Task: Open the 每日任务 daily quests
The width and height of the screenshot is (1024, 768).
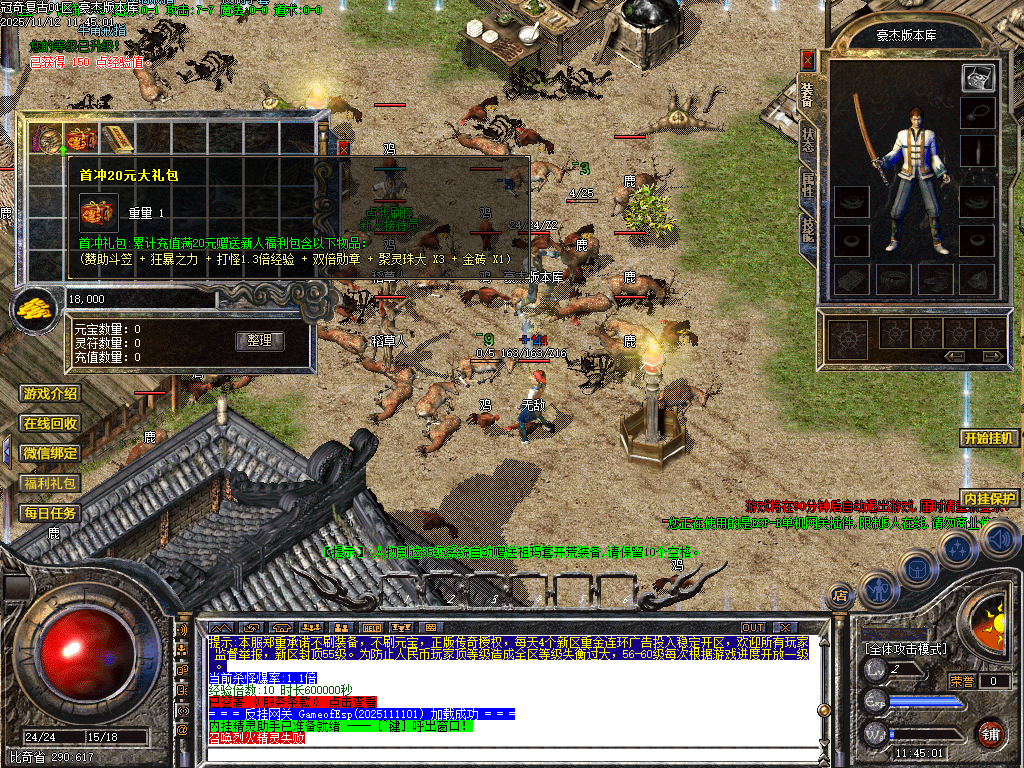Action: point(51,513)
